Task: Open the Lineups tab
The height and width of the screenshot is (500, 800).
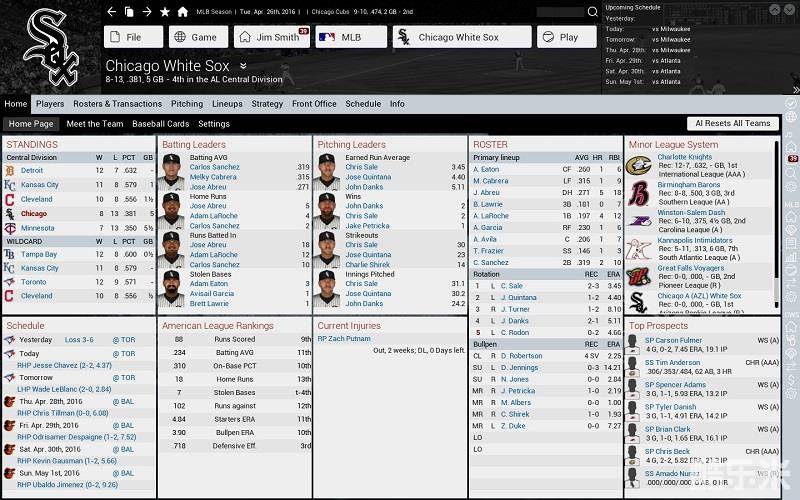Action: 227,104
